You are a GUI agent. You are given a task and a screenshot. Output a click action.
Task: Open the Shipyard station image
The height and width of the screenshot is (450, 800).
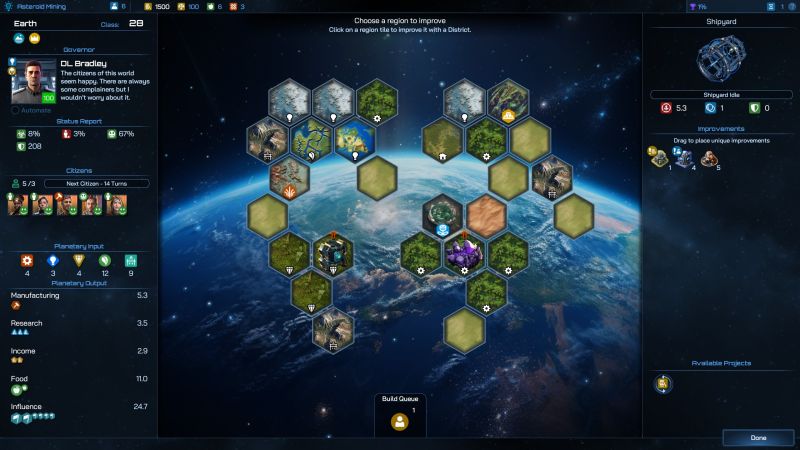(720, 59)
